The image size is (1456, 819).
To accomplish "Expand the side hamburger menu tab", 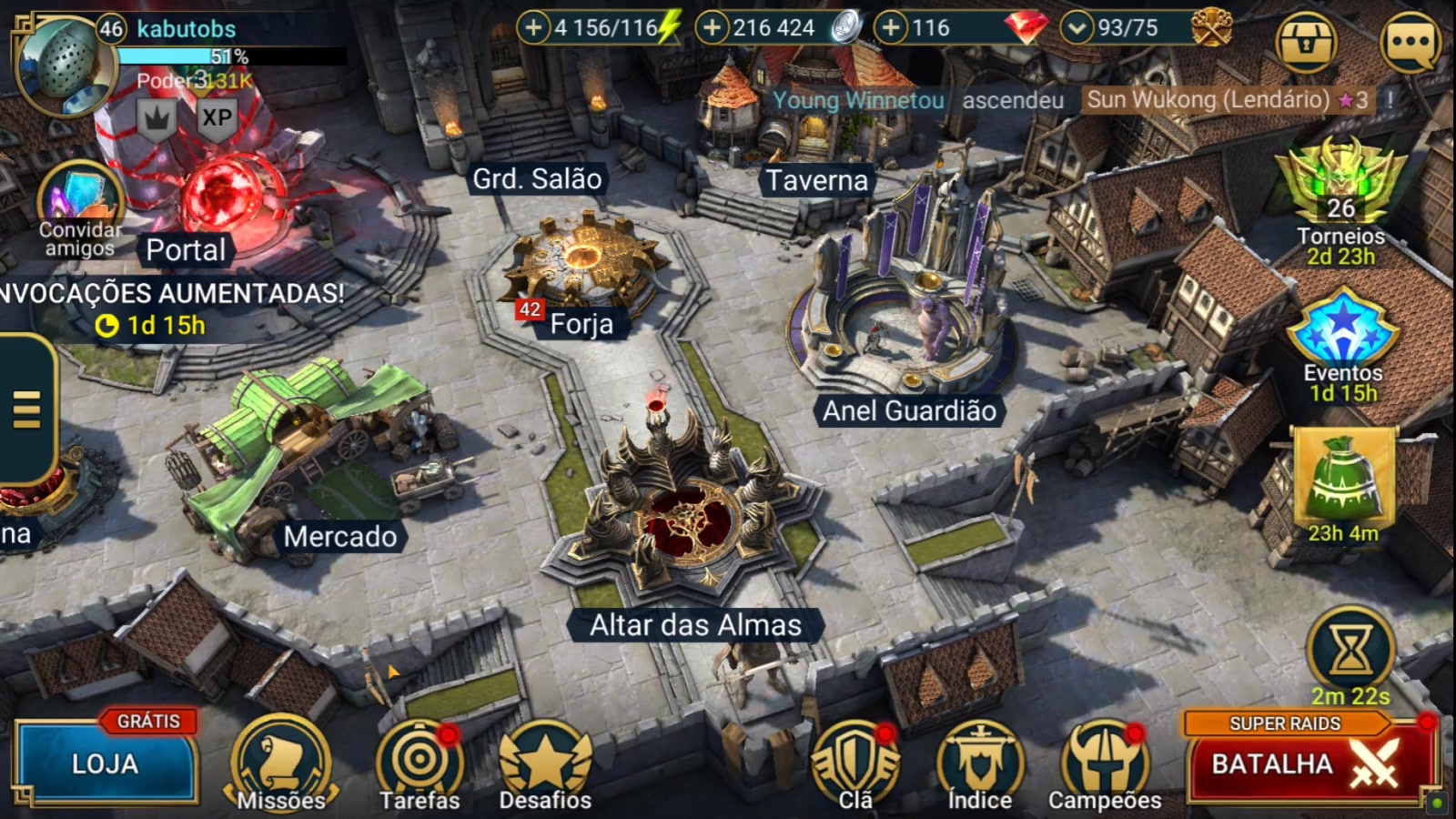I will [27, 409].
